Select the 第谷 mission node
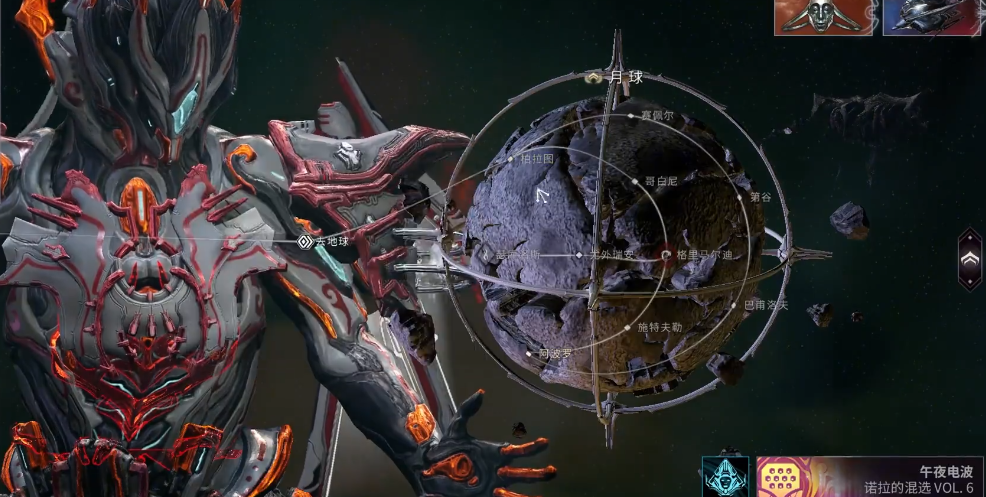The height and width of the screenshot is (497, 986). coord(741,197)
